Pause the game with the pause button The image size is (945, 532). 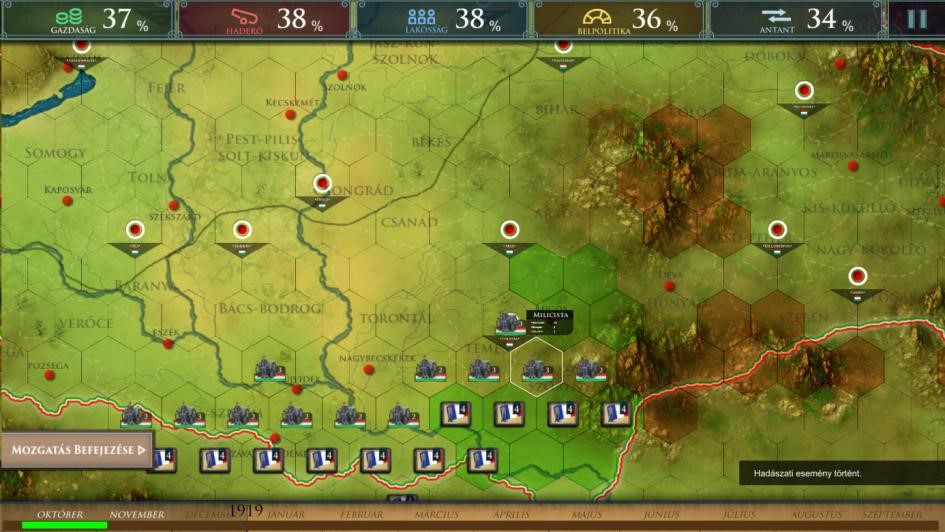point(917,19)
